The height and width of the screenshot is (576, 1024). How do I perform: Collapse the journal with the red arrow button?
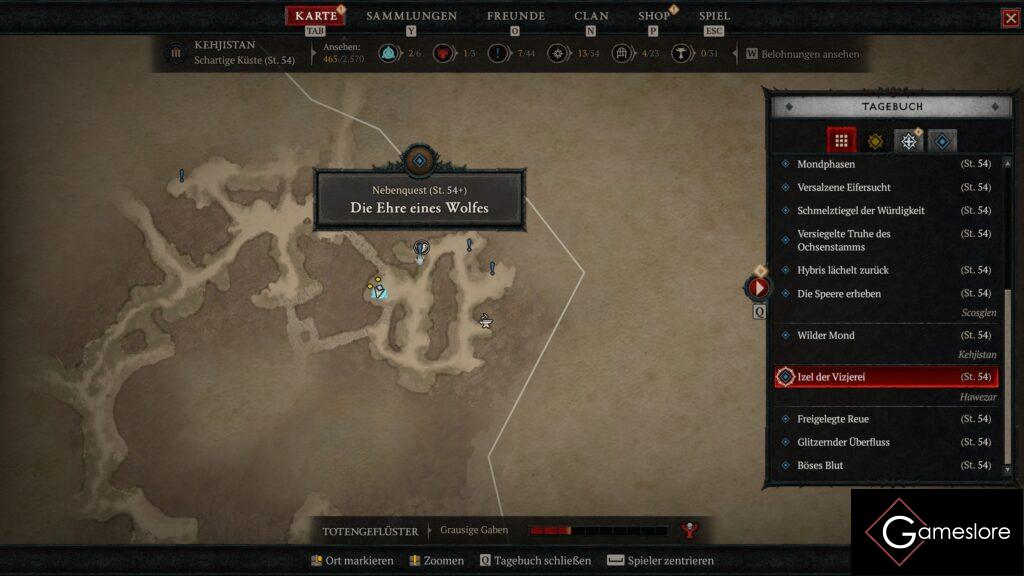pos(758,288)
